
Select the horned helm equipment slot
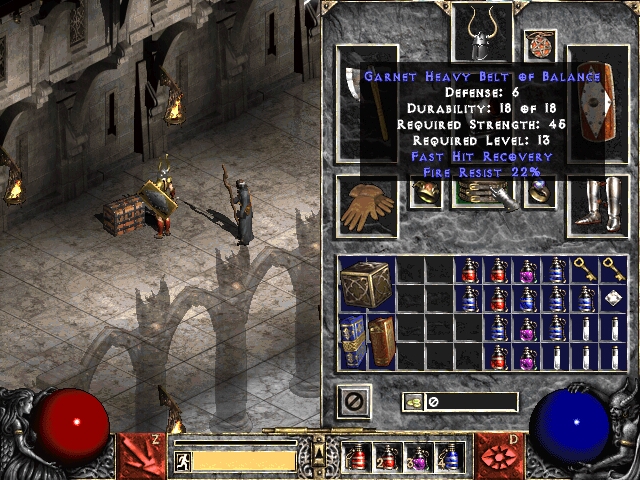482,33
